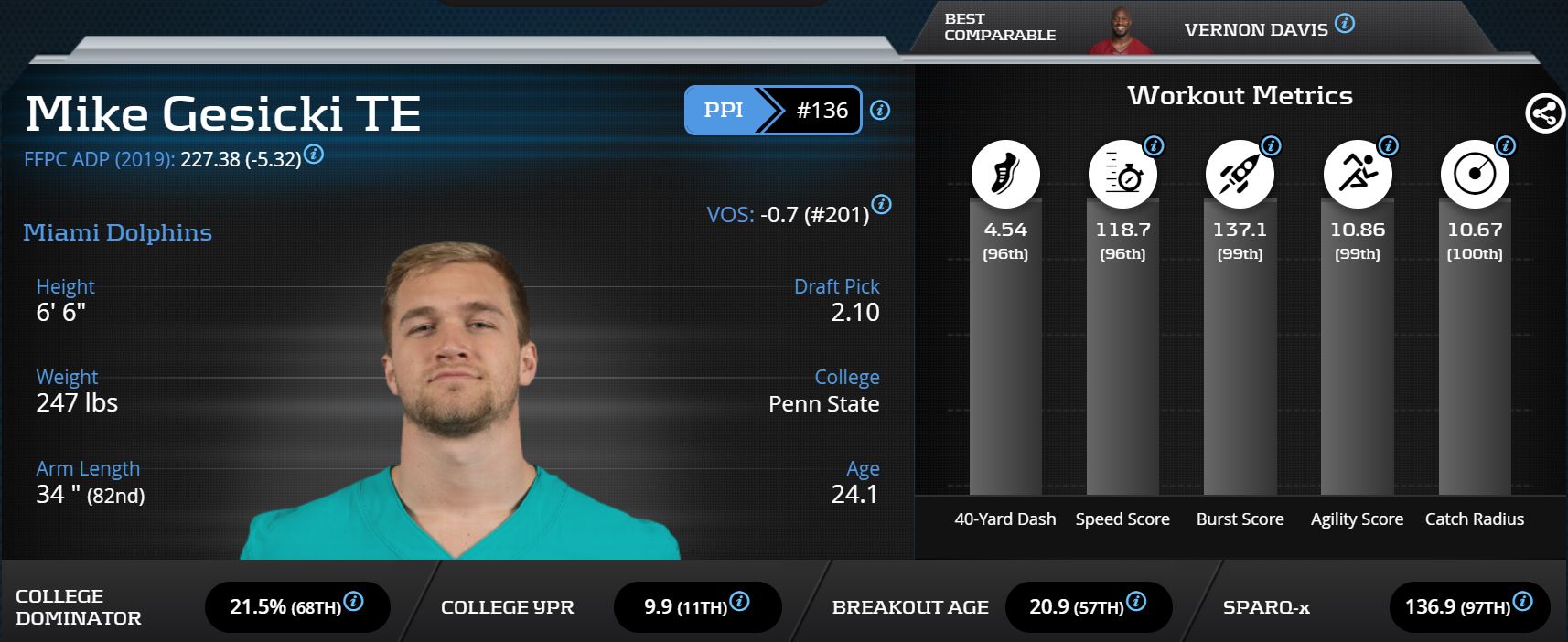
Task: Click the Agility Score info icon
Action: 1389,145
